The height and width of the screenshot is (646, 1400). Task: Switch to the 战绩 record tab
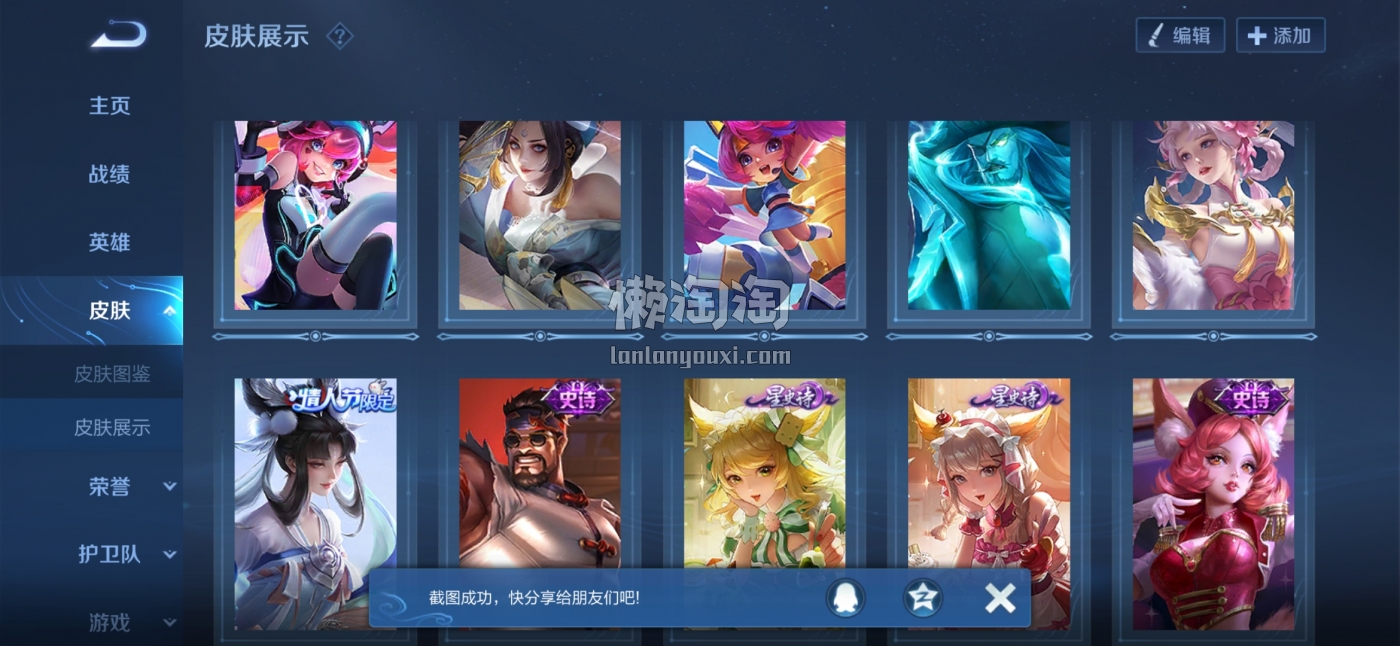pos(110,174)
